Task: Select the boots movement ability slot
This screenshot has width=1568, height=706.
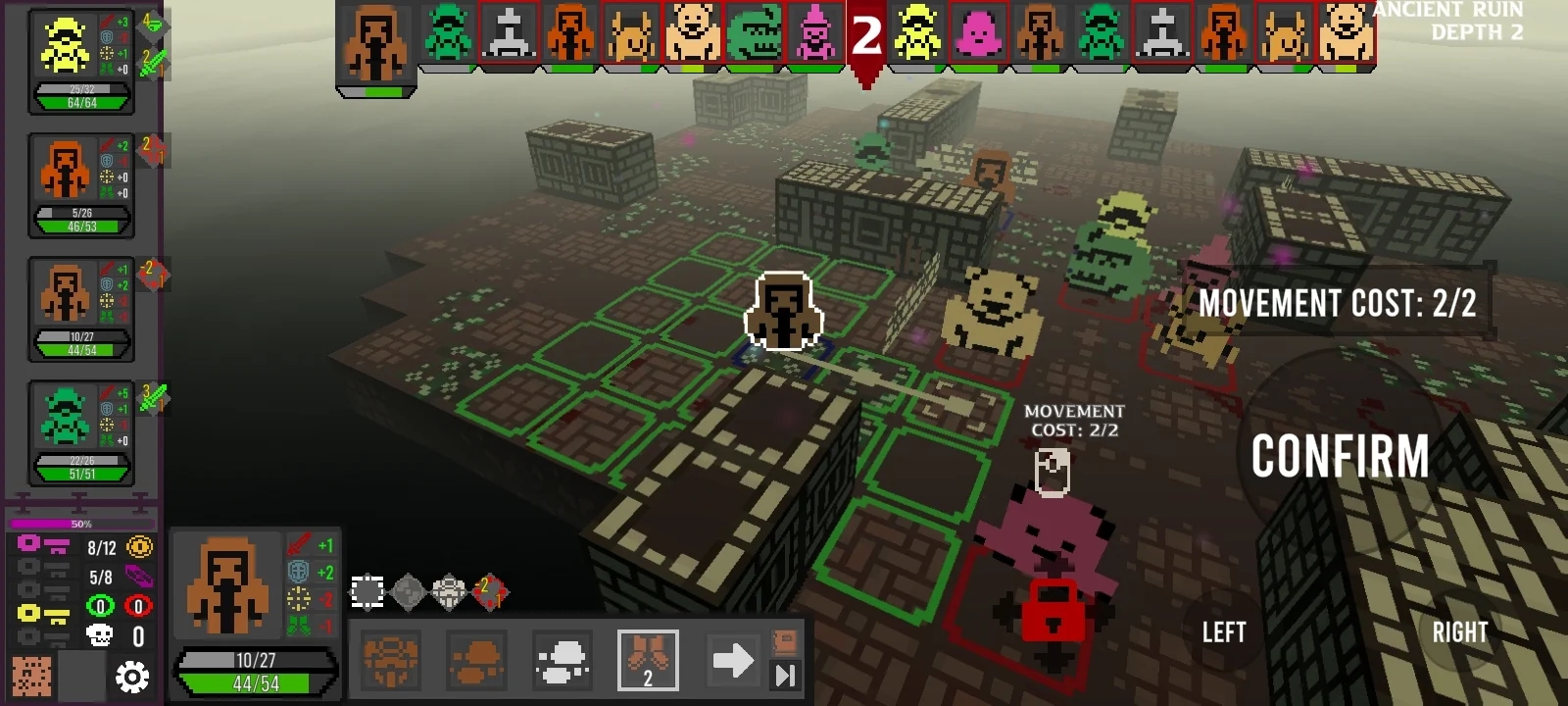Action: pos(648,660)
